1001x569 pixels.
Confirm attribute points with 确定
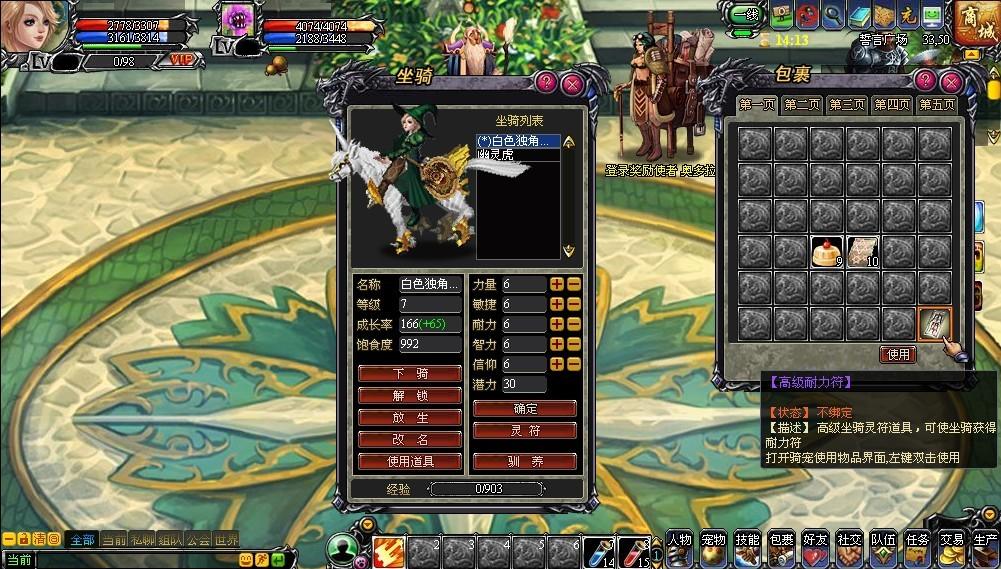click(525, 409)
